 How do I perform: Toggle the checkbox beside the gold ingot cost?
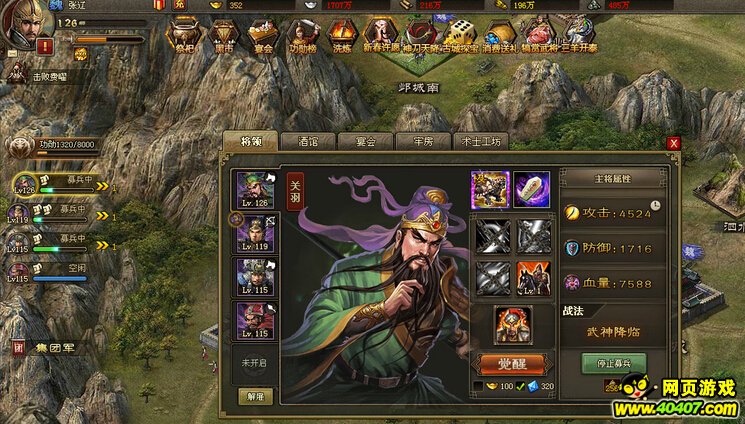pyautogui.click(x=476, y=386)
